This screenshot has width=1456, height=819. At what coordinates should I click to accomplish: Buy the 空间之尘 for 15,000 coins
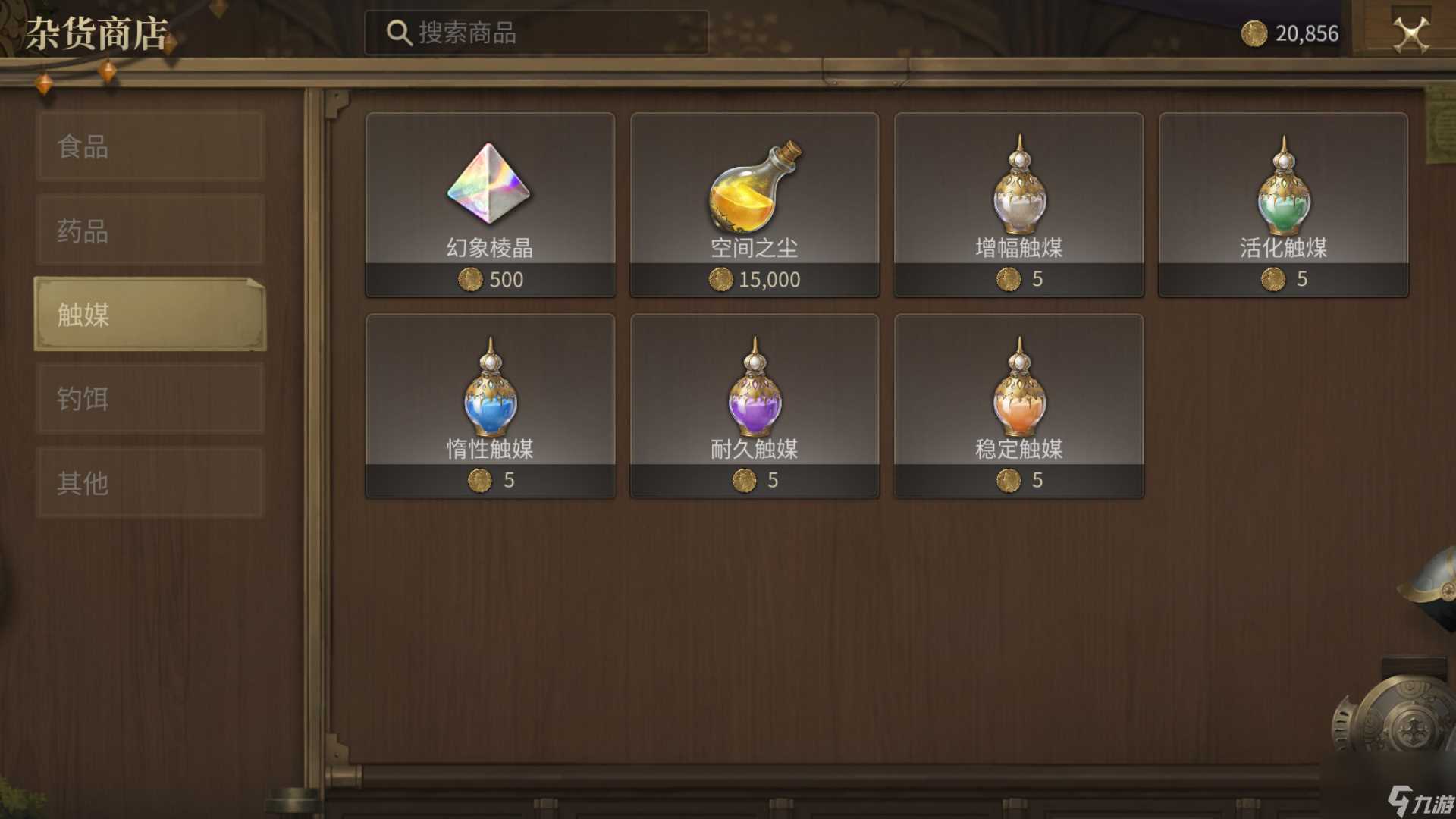click(x=755, y=279)
